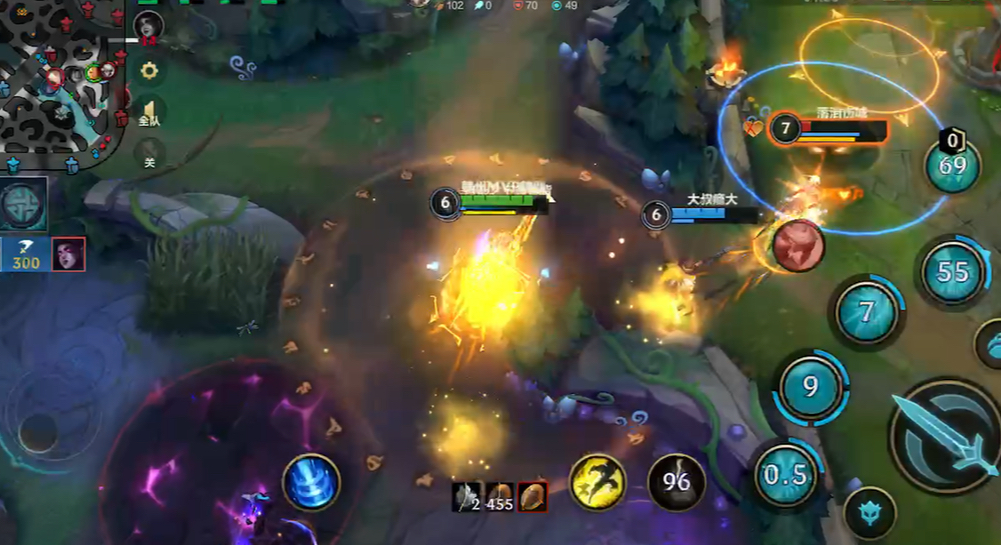Target the enemy champion red portrait button

[797, 245]
